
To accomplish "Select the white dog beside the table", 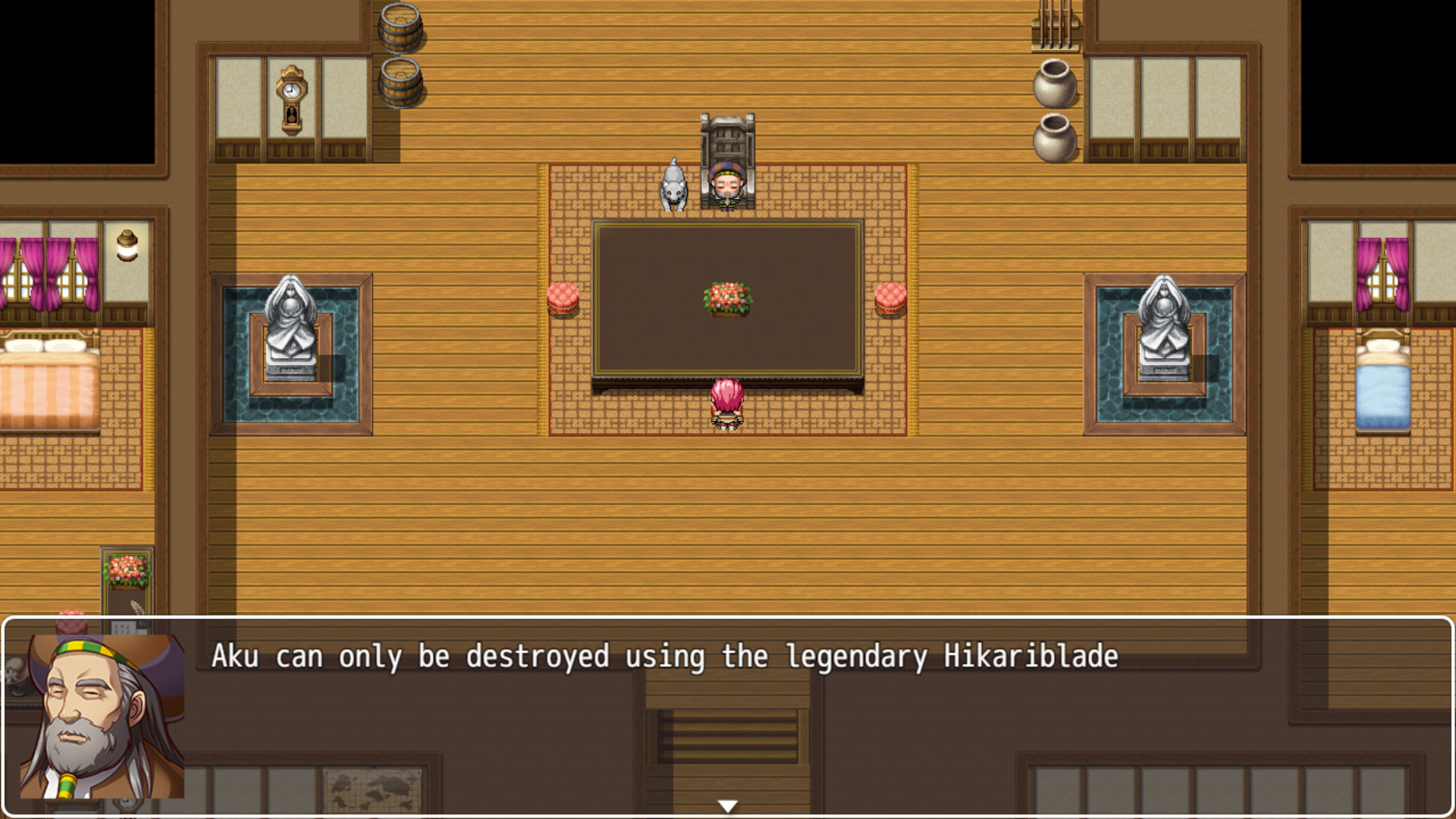I will (672, 186).
